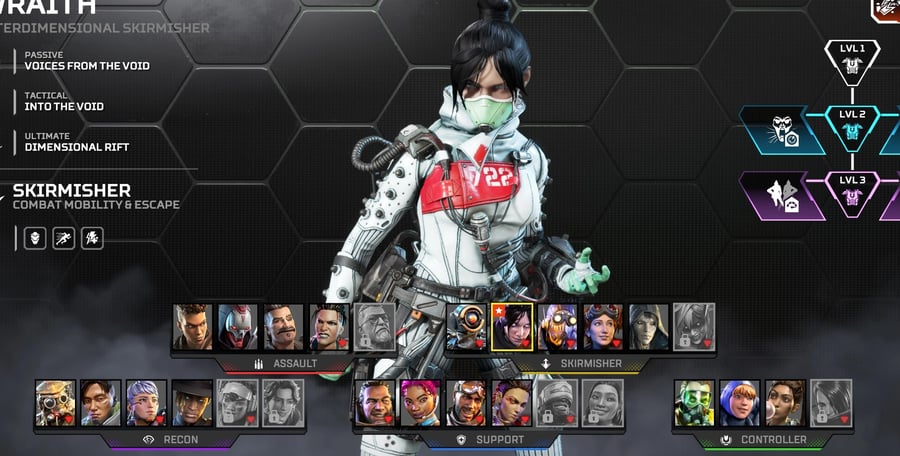
Task: Pick Fuse, the mustached Assault legend
Action: coord(284,327)
